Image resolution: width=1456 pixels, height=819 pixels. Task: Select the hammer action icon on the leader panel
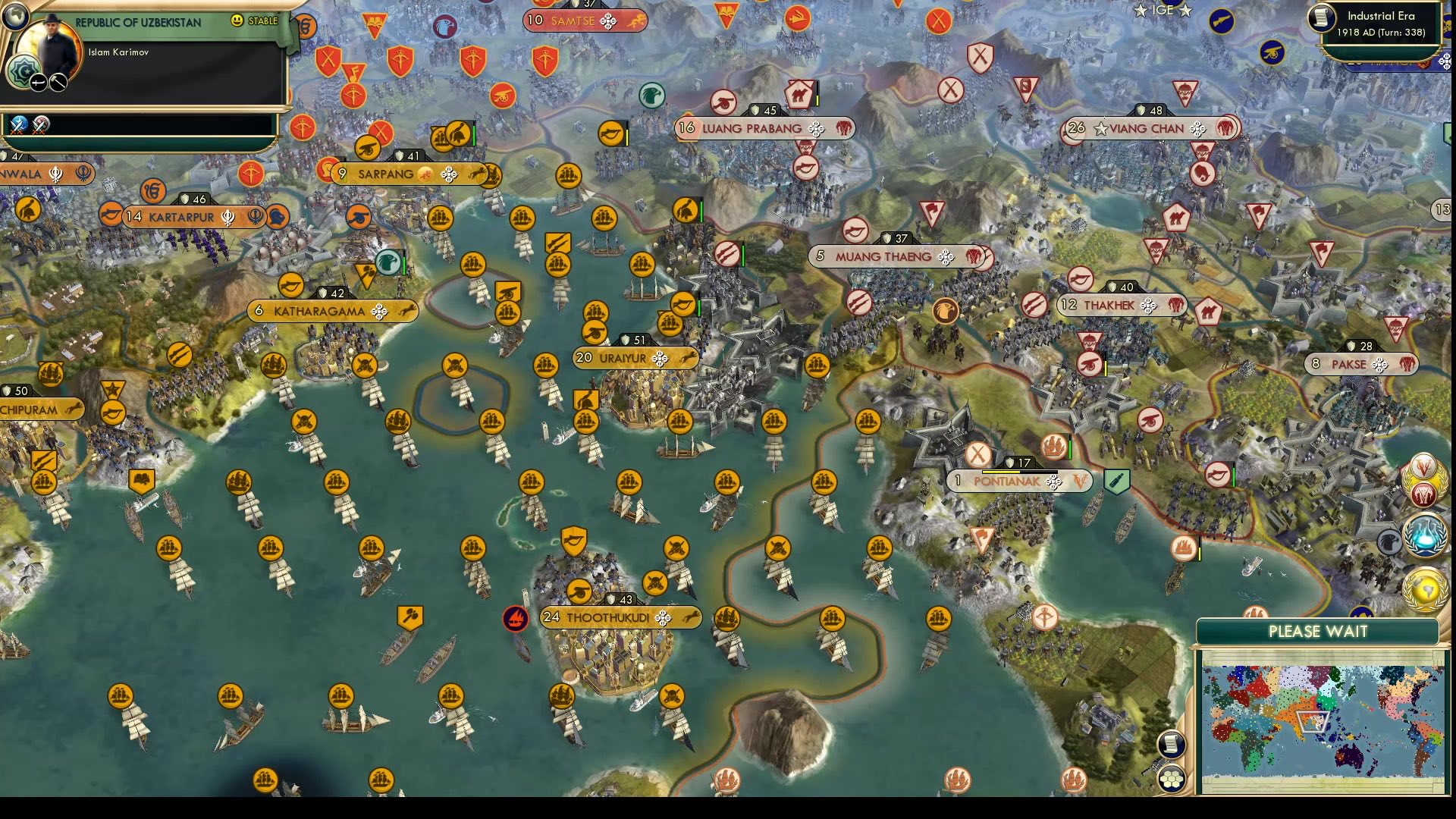coord(58,83)
